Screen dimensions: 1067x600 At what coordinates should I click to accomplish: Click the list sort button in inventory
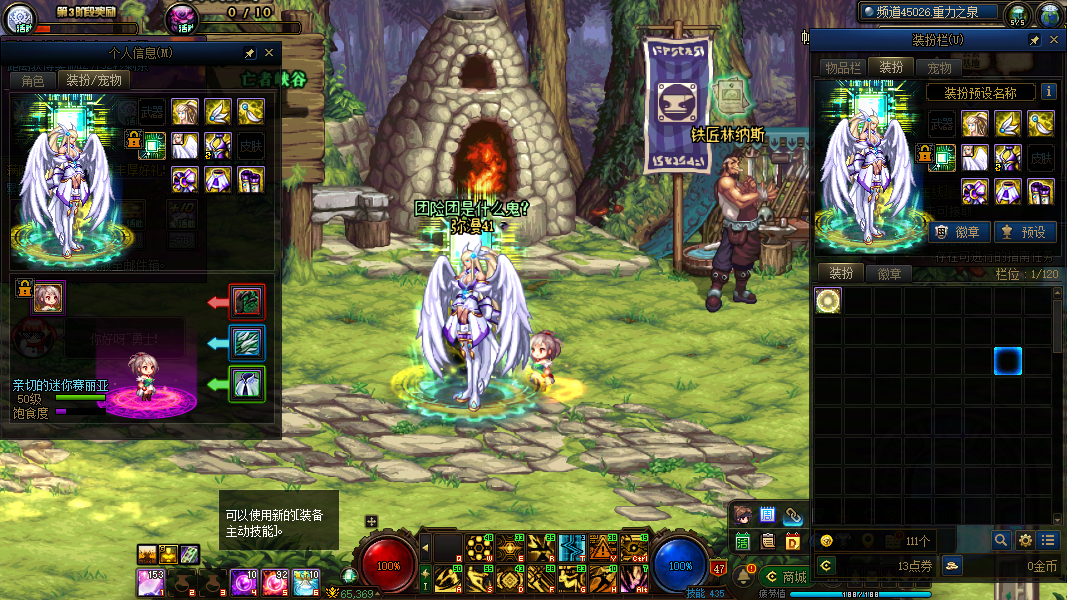[x=1048, y=540]
